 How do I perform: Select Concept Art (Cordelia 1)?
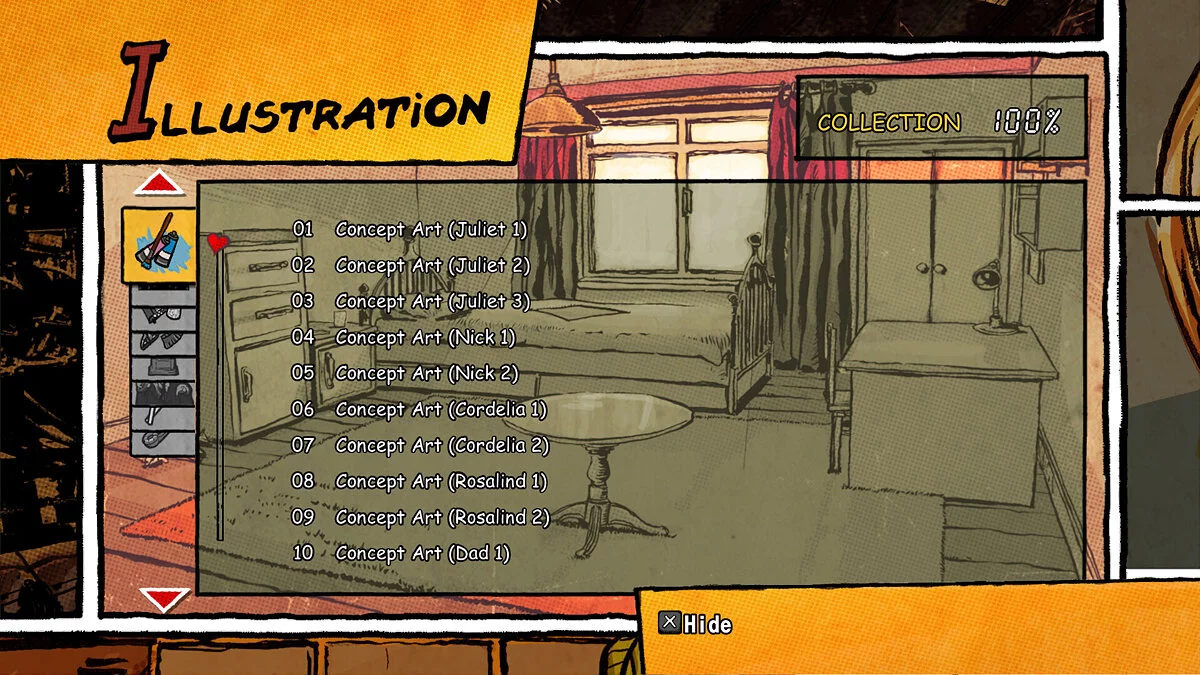click(x=440, y=409)
